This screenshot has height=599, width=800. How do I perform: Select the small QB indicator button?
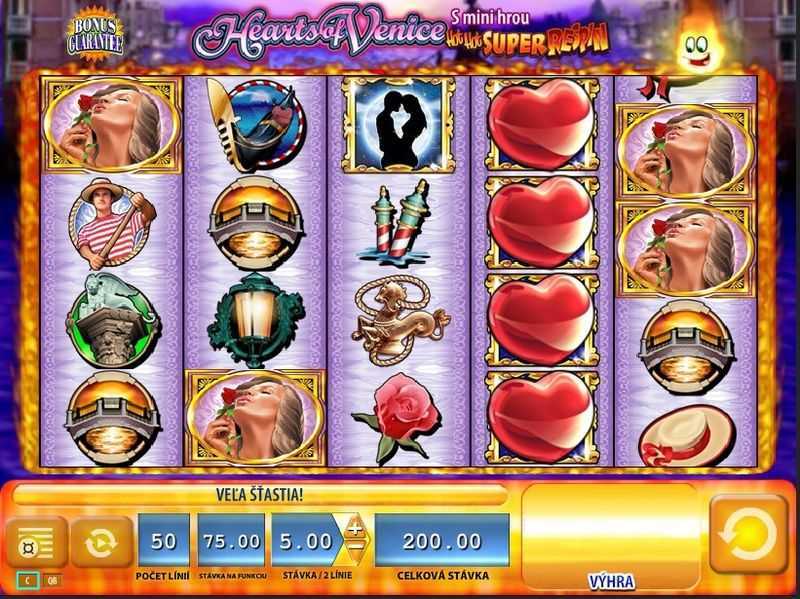tap(51, 580)
